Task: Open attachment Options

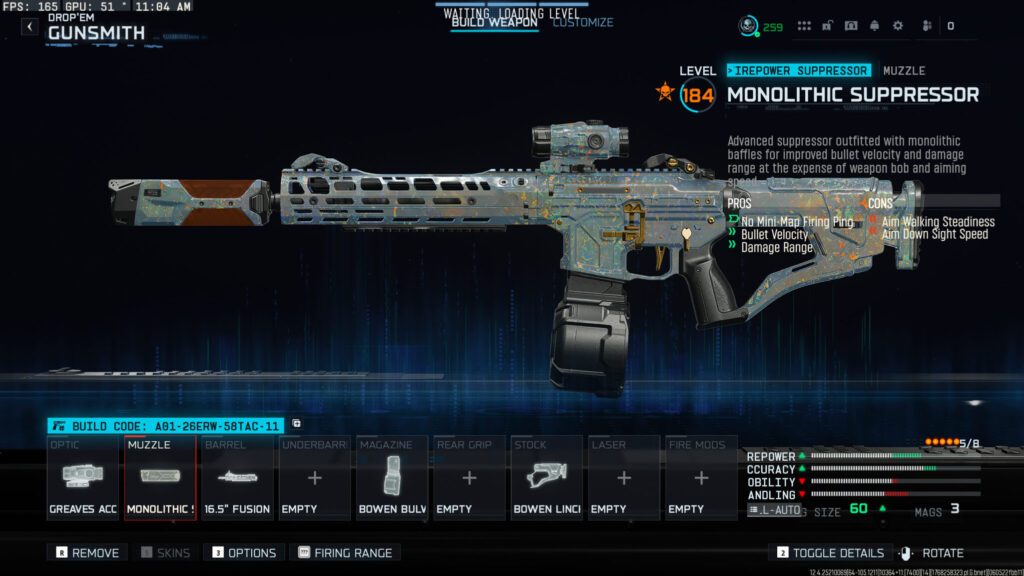Action: (244, 553)
